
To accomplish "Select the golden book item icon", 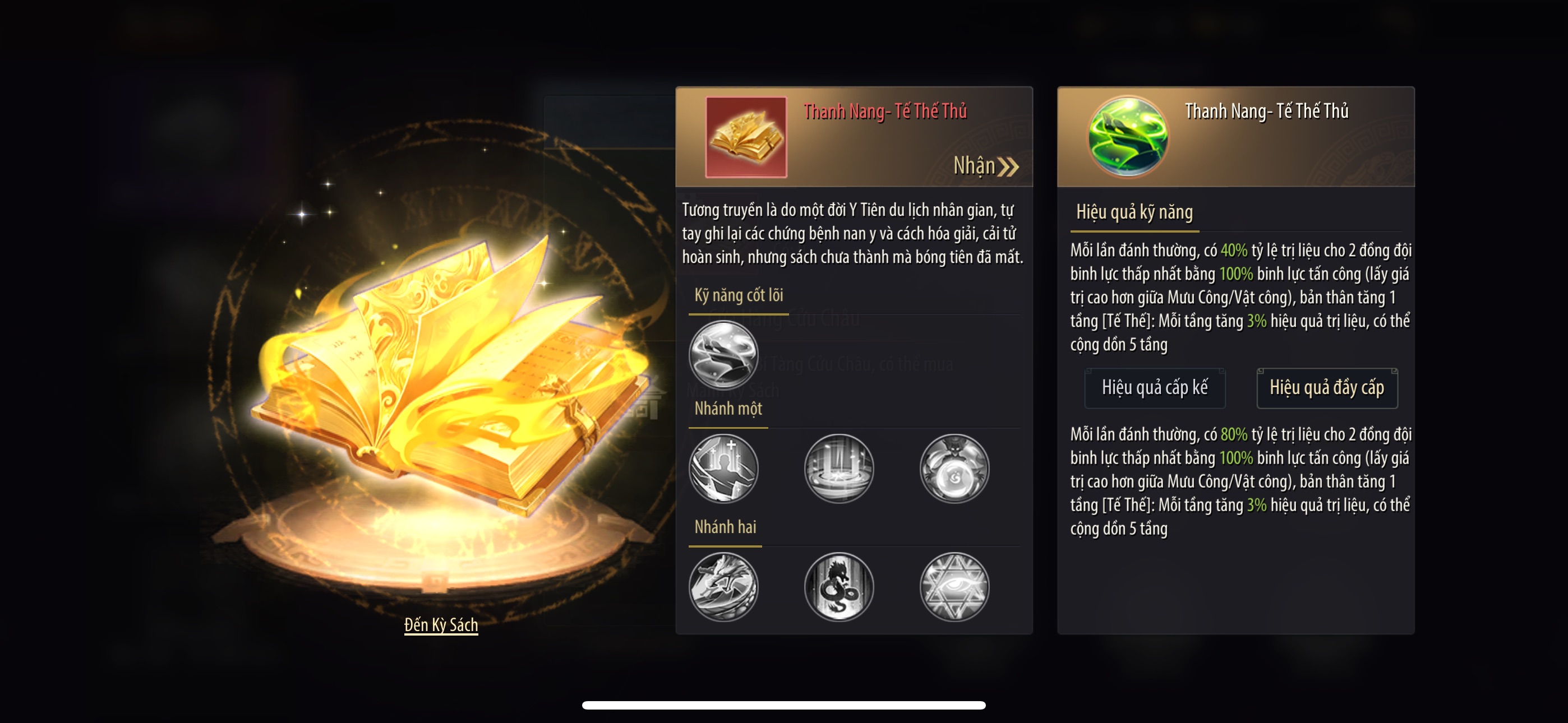I will point(746,137).
